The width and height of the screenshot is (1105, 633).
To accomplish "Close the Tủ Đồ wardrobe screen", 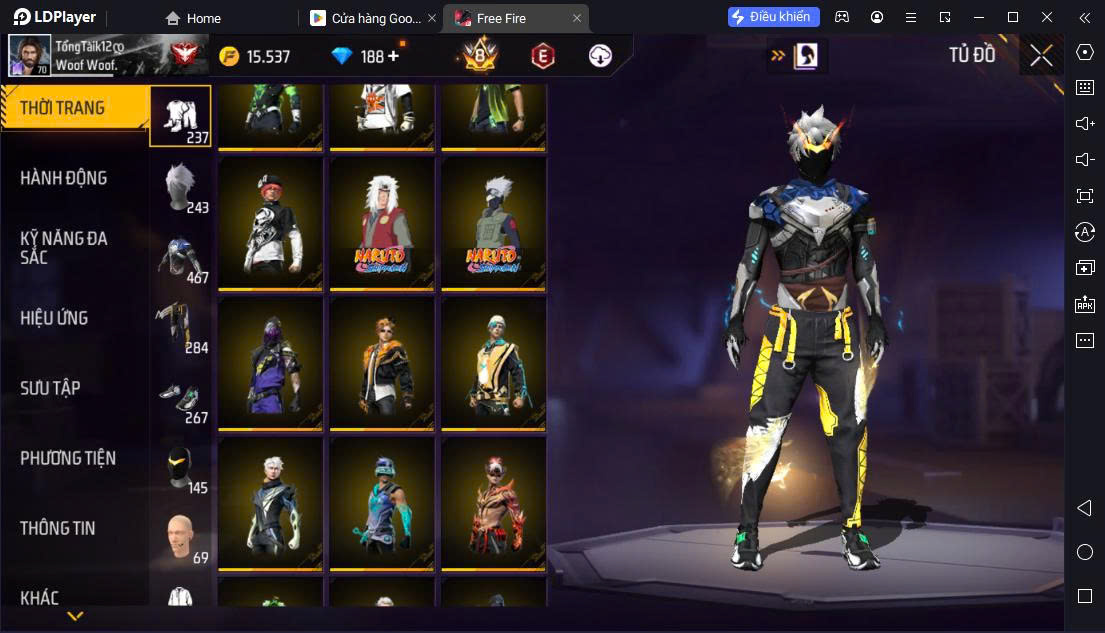I will (1041, 56).
